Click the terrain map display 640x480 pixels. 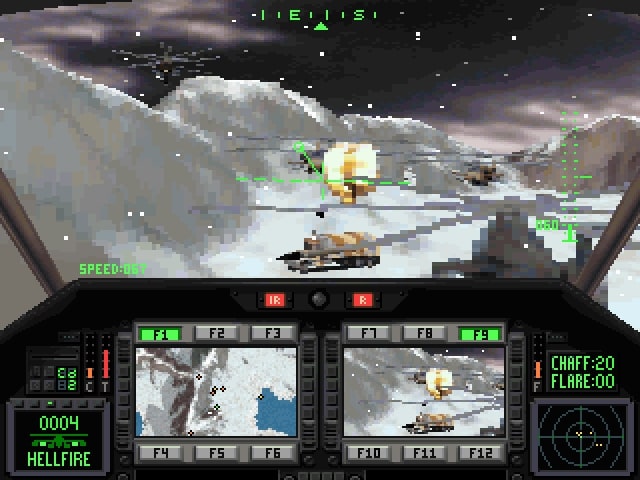[x=216, y=392]
